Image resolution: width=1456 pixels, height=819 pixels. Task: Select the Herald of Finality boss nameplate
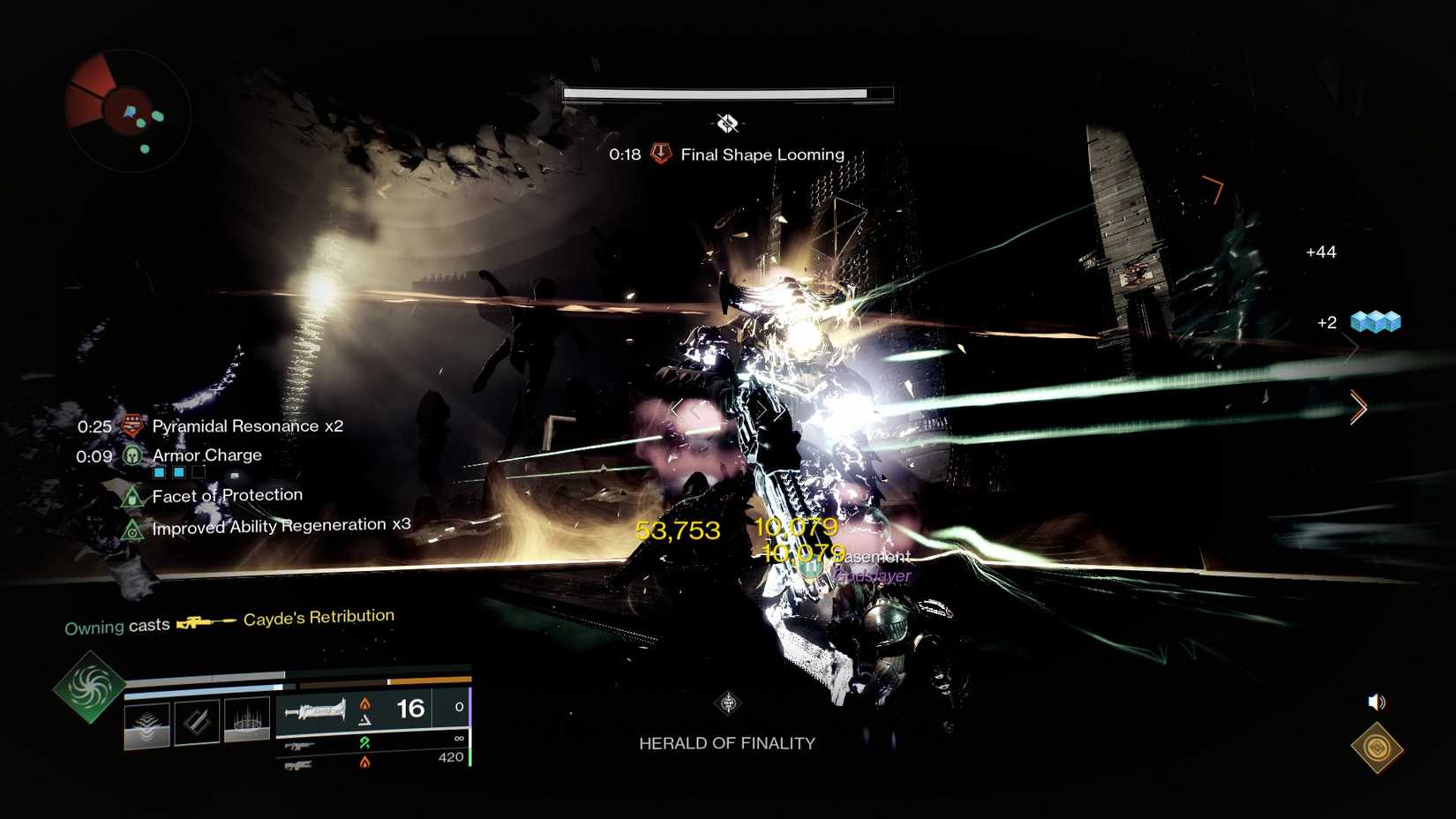tap(727, 743)
